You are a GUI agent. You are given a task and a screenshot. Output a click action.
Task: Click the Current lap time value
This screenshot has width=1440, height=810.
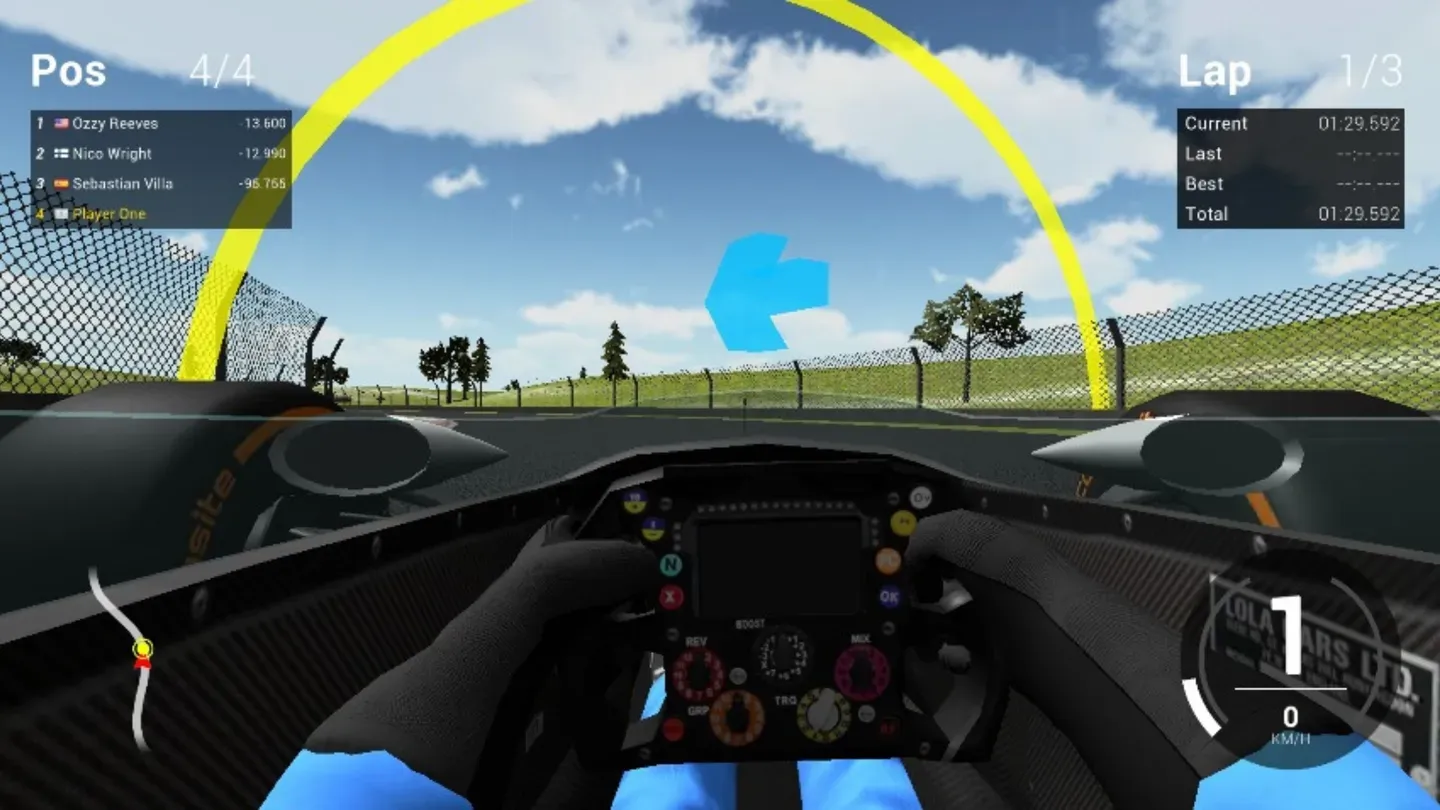[1360, 124]
